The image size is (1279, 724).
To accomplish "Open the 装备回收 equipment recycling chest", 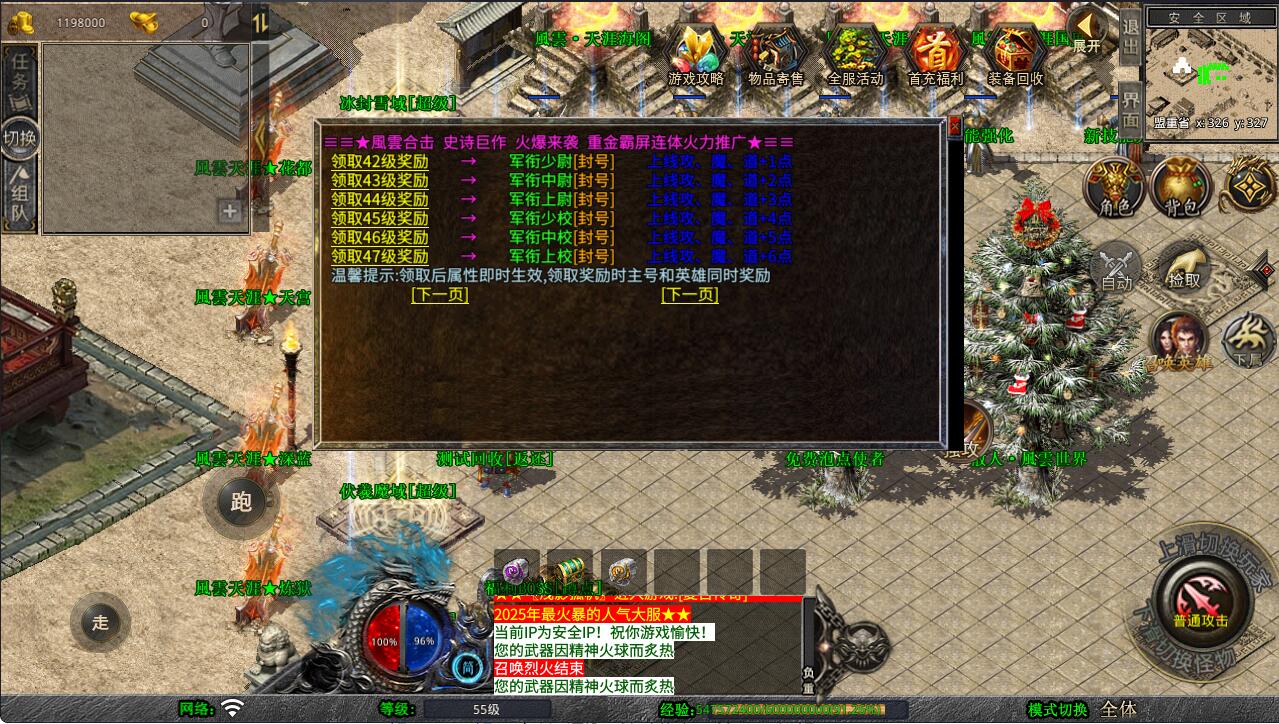I will 1015,55.
